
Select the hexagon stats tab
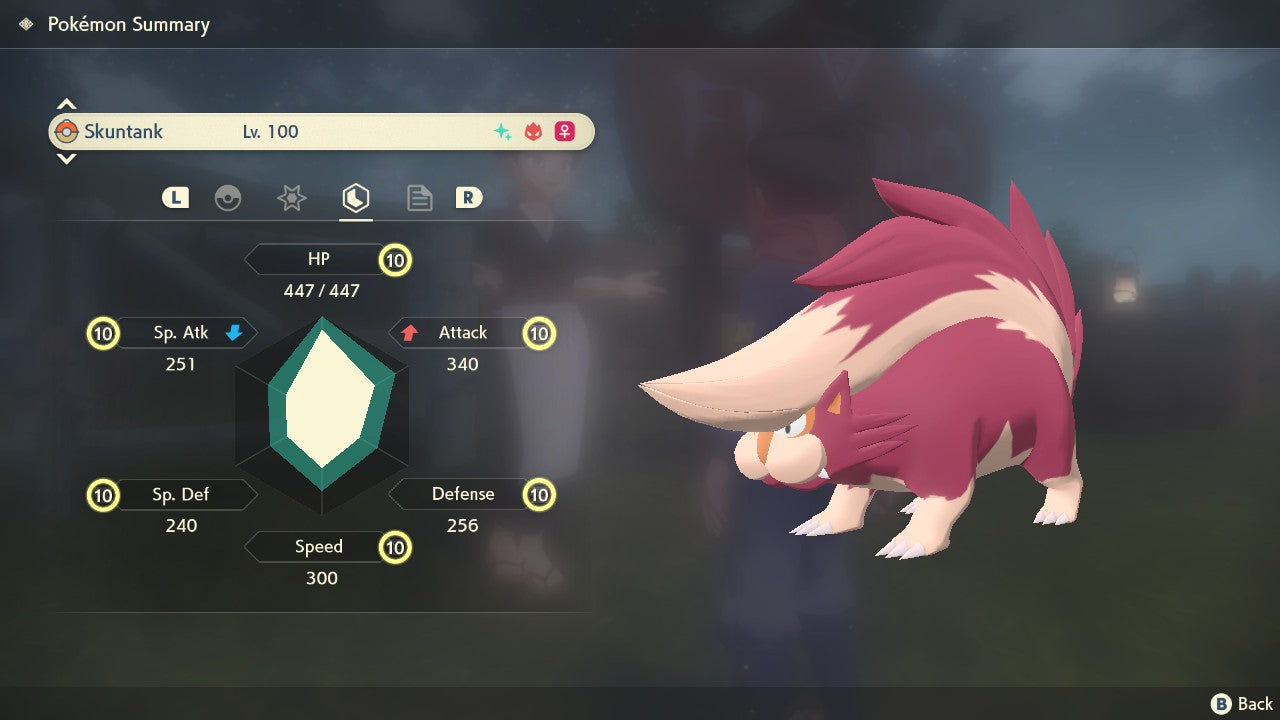[355, 198]
